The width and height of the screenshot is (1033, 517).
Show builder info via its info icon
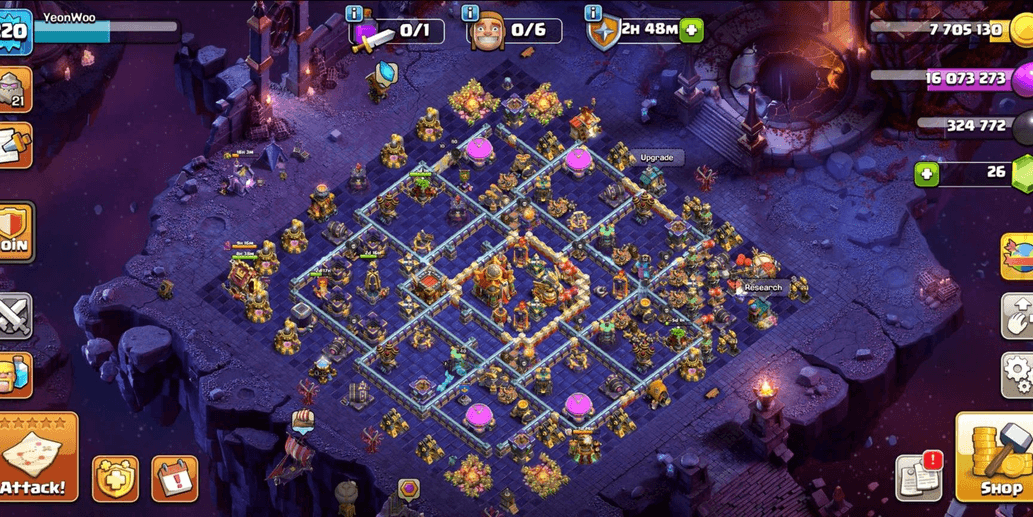[471, 13]
